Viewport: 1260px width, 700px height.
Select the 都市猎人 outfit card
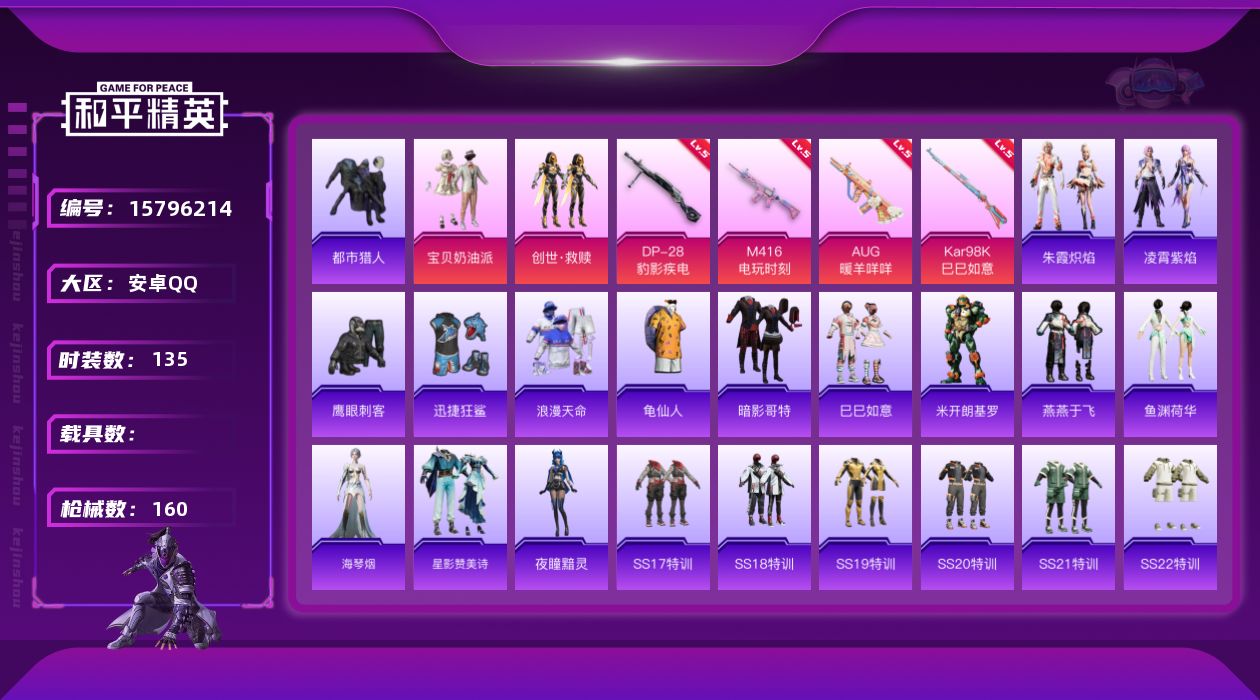pos(358,211)
